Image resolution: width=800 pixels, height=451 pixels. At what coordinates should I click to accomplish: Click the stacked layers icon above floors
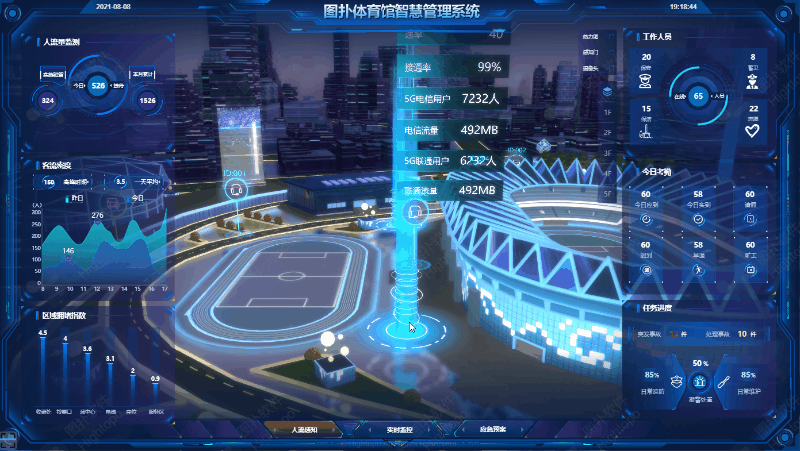click(x=607, y=90)
